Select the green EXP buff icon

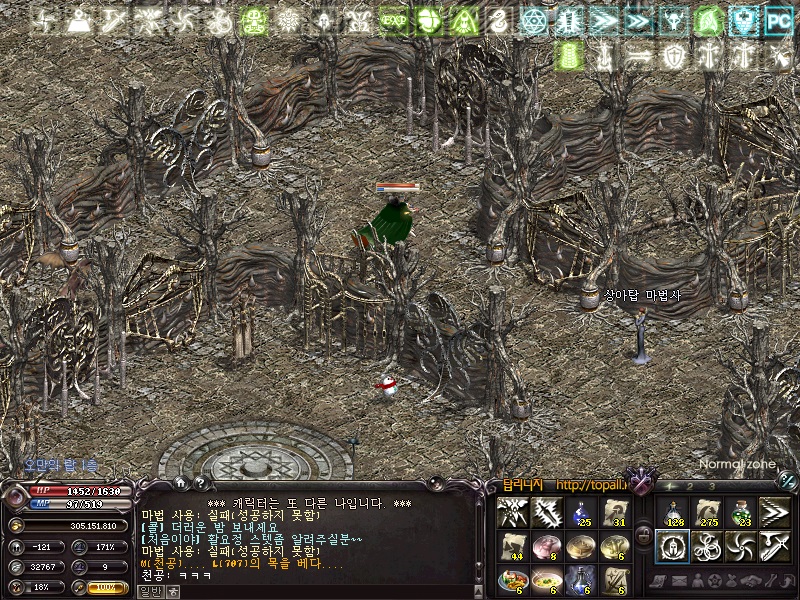point(393,20)
